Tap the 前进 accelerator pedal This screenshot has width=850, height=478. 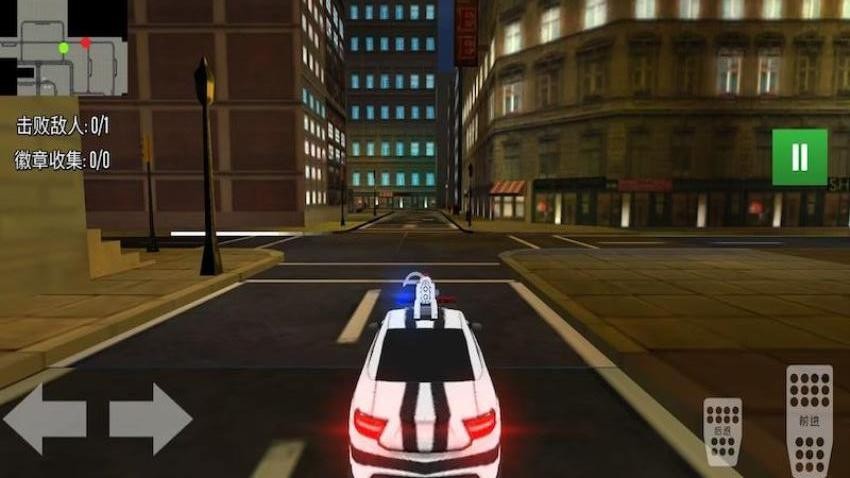808,420
